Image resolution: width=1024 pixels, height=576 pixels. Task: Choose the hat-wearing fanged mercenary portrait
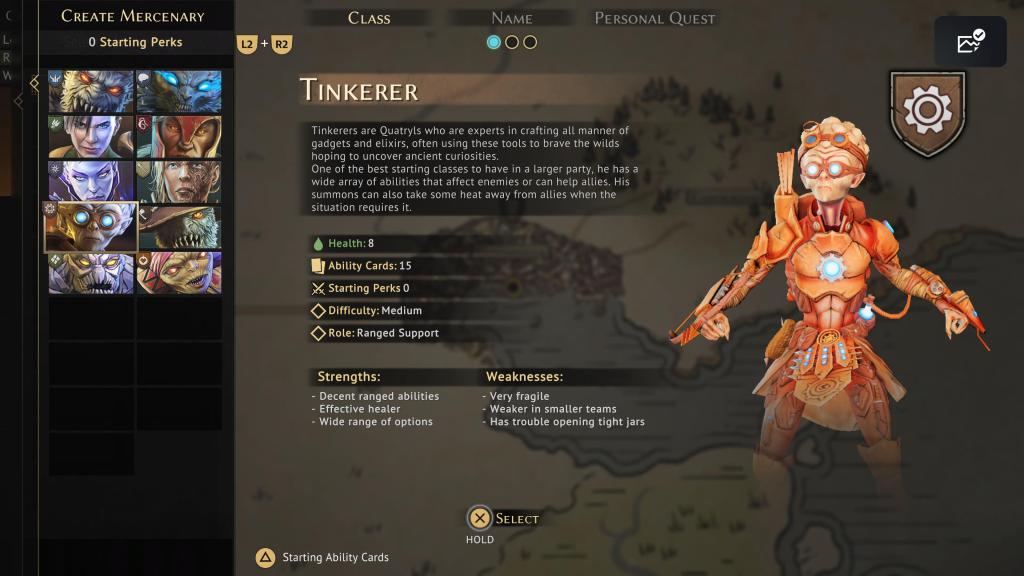tap(179, 227)
